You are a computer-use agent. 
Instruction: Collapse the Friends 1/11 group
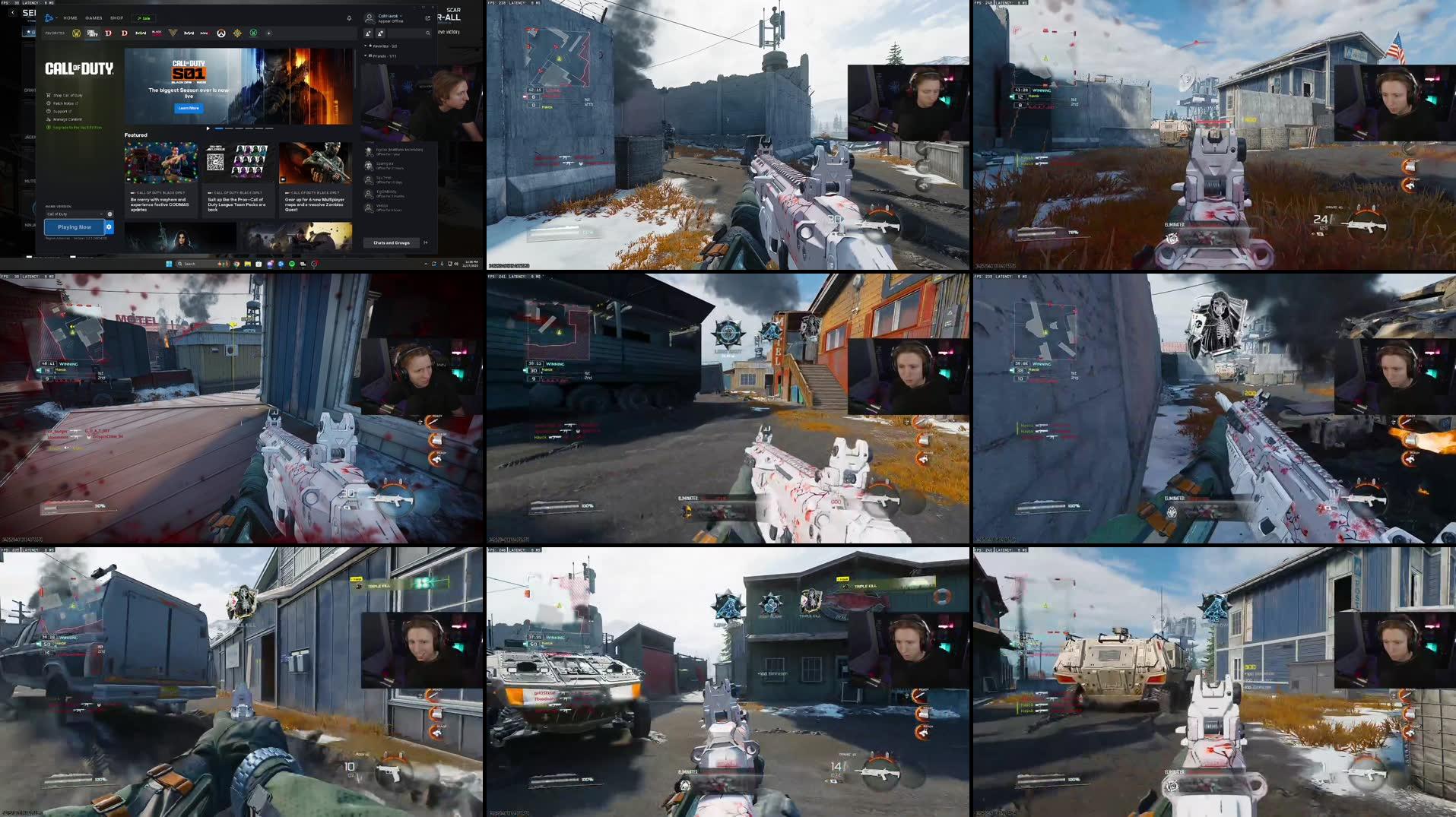pos(366,55)
